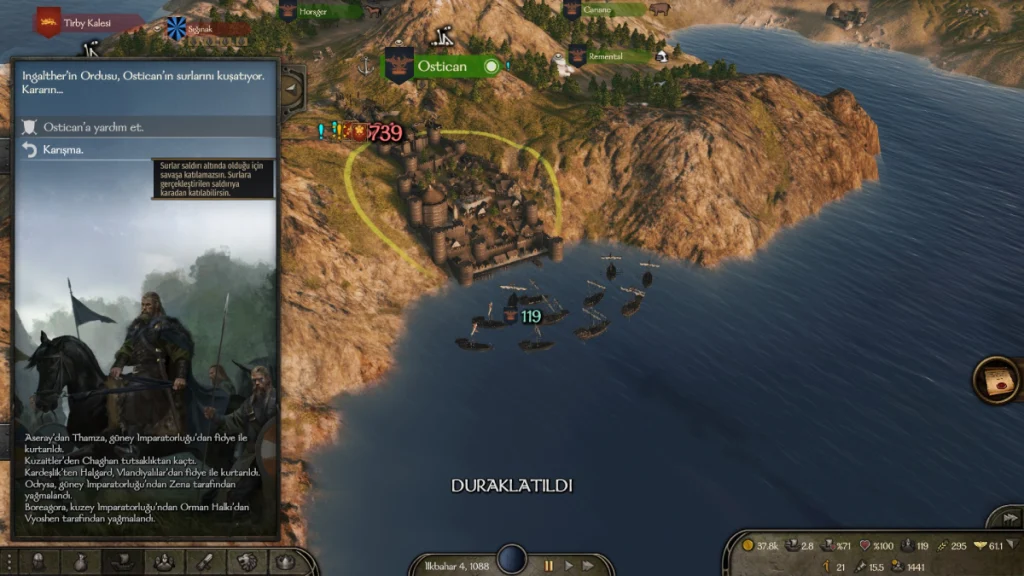Collapse the siege menu panel arrow

pyautogui.click(x=291, y=89)
